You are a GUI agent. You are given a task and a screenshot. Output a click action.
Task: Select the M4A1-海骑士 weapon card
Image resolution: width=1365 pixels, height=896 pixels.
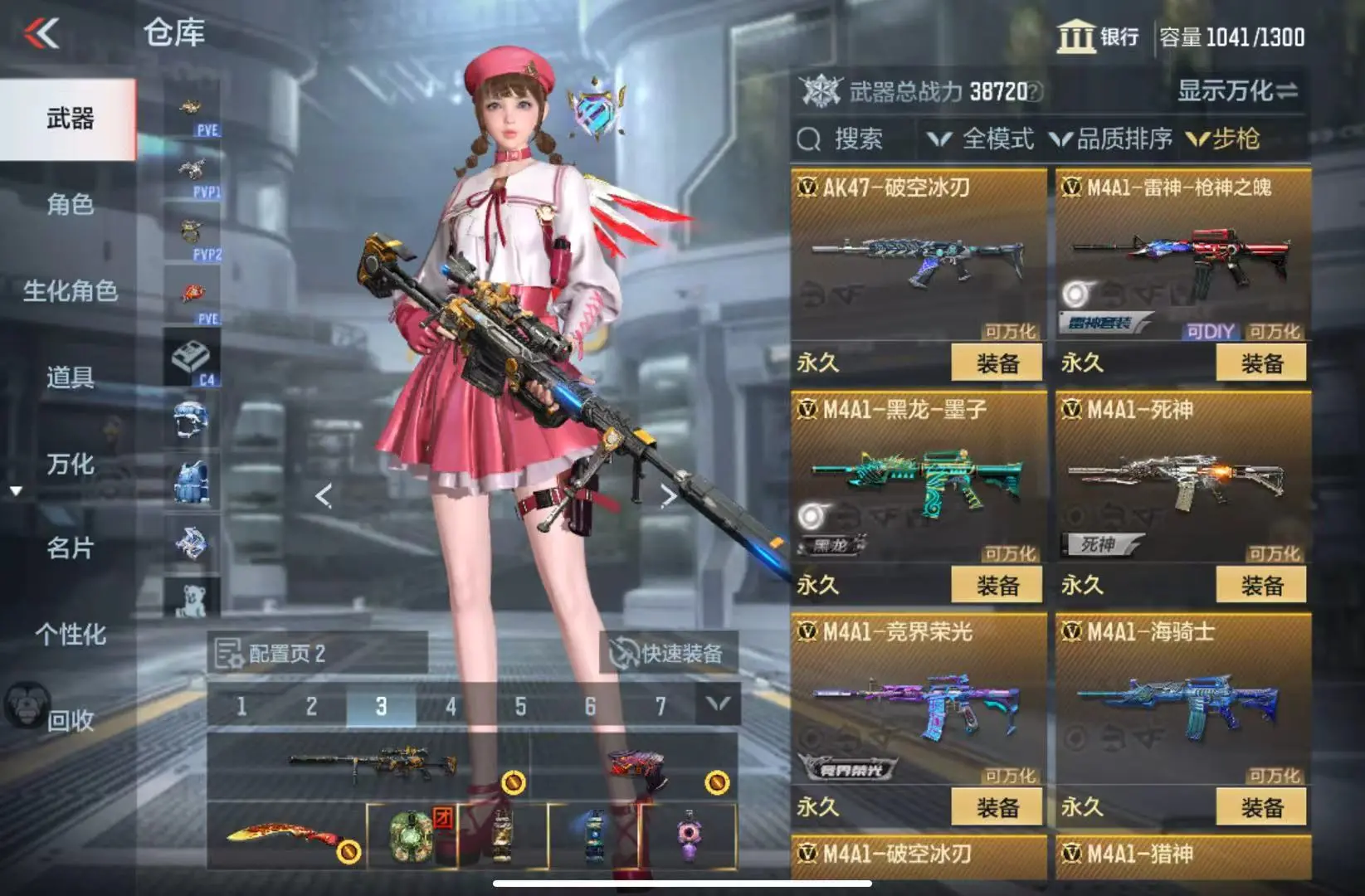[1183, 705]
